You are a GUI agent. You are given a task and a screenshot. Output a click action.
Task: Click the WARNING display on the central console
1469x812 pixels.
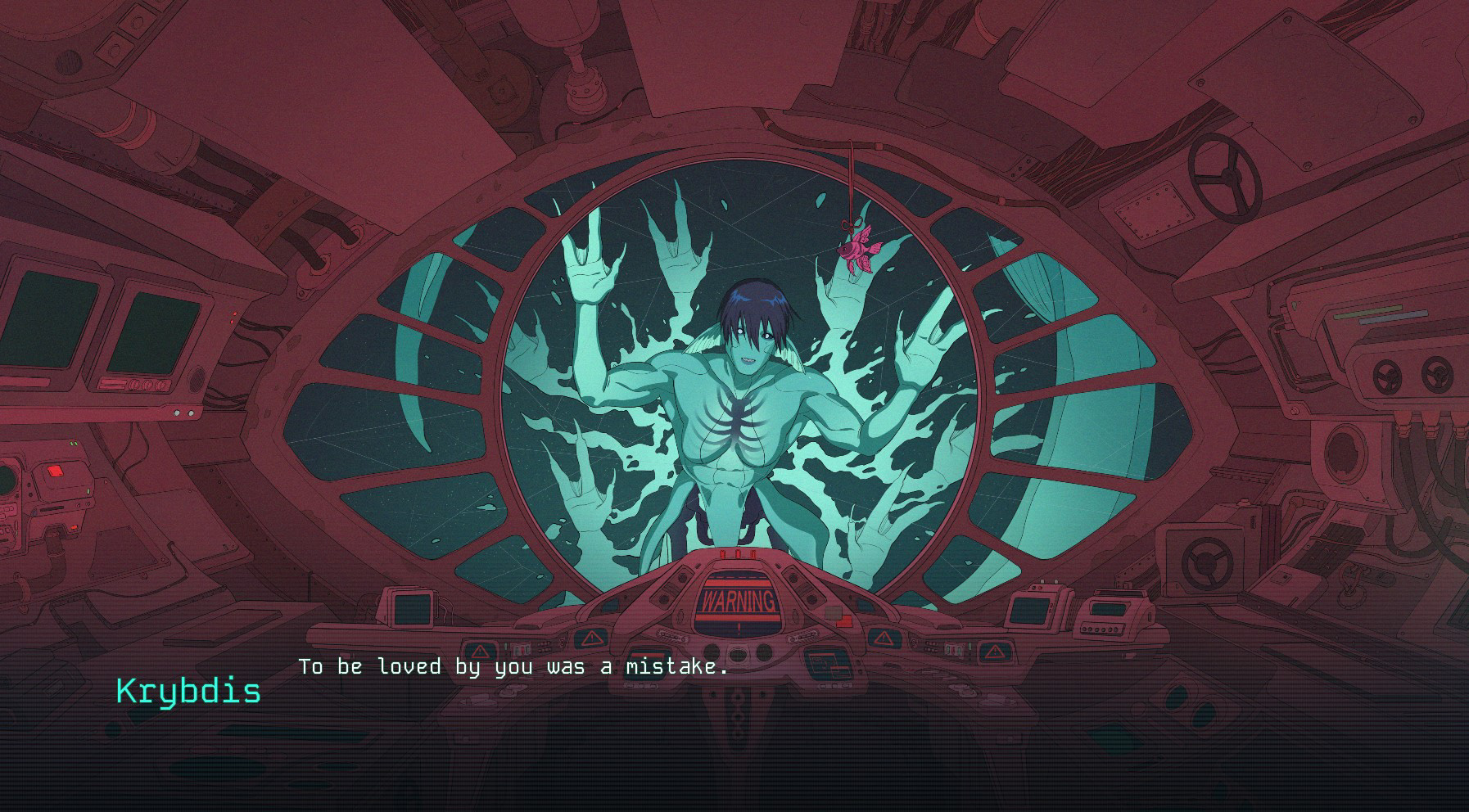pos(738,598)
